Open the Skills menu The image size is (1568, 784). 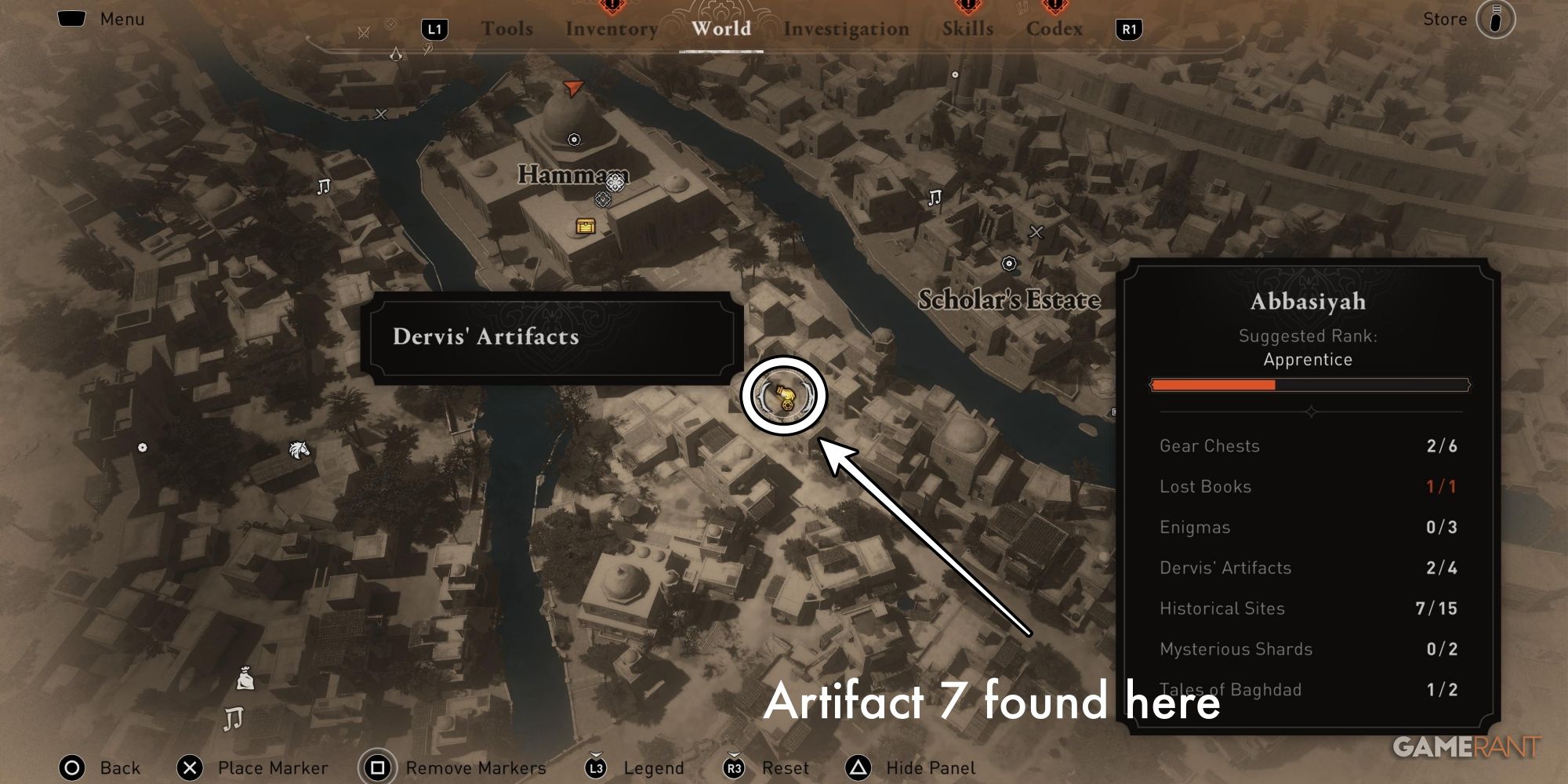point(967,29)
